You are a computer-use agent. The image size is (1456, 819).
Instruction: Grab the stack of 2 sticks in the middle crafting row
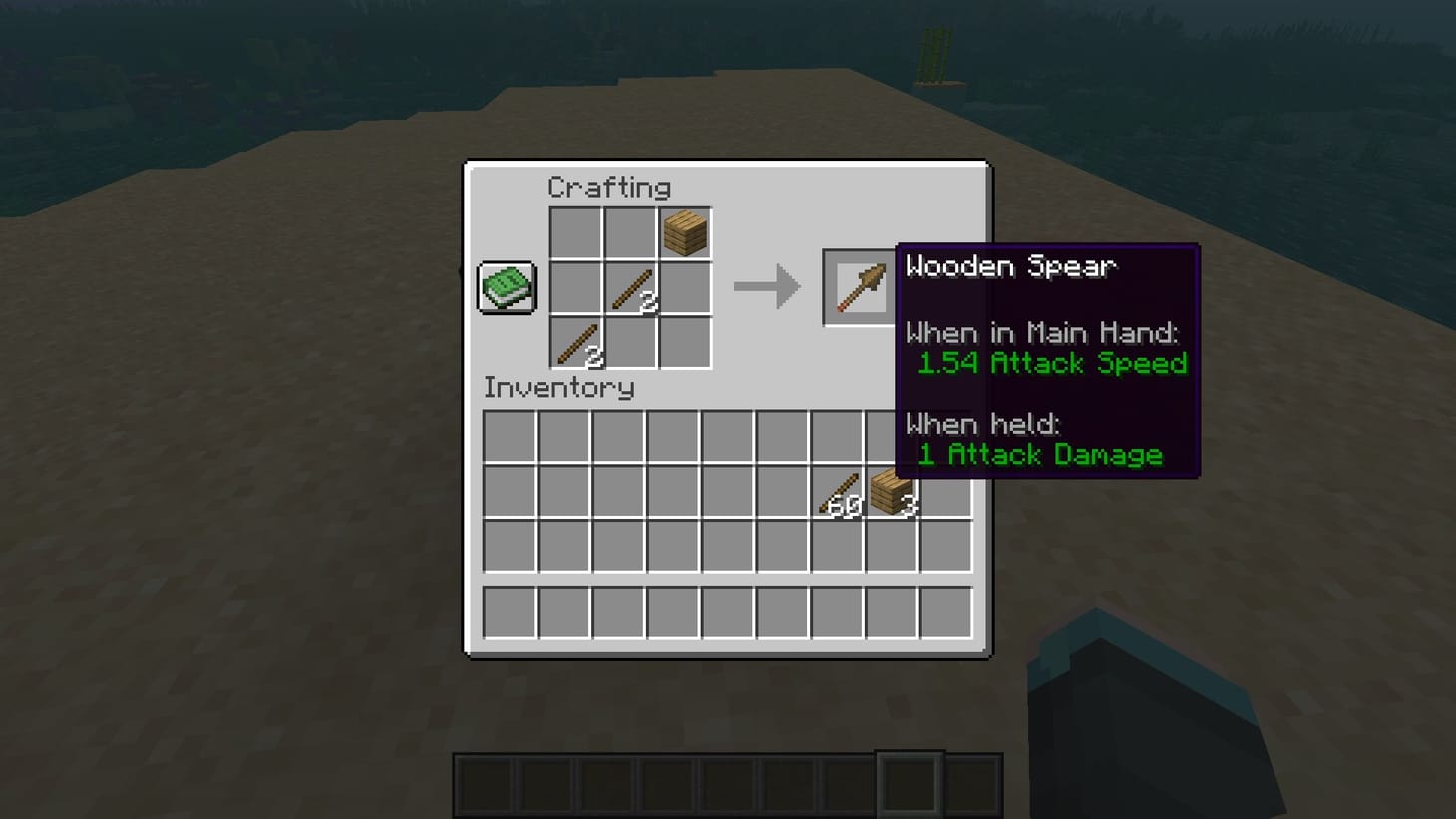point(631,286)
